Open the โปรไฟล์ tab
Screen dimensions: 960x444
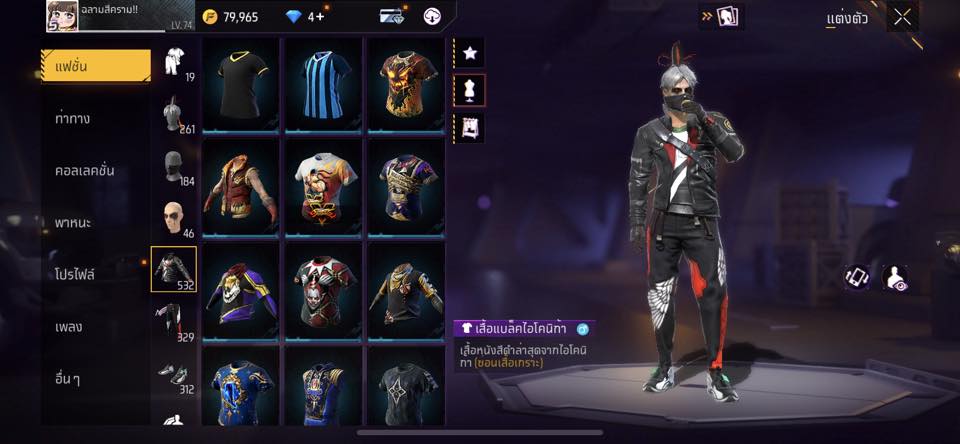click(76, 274)
